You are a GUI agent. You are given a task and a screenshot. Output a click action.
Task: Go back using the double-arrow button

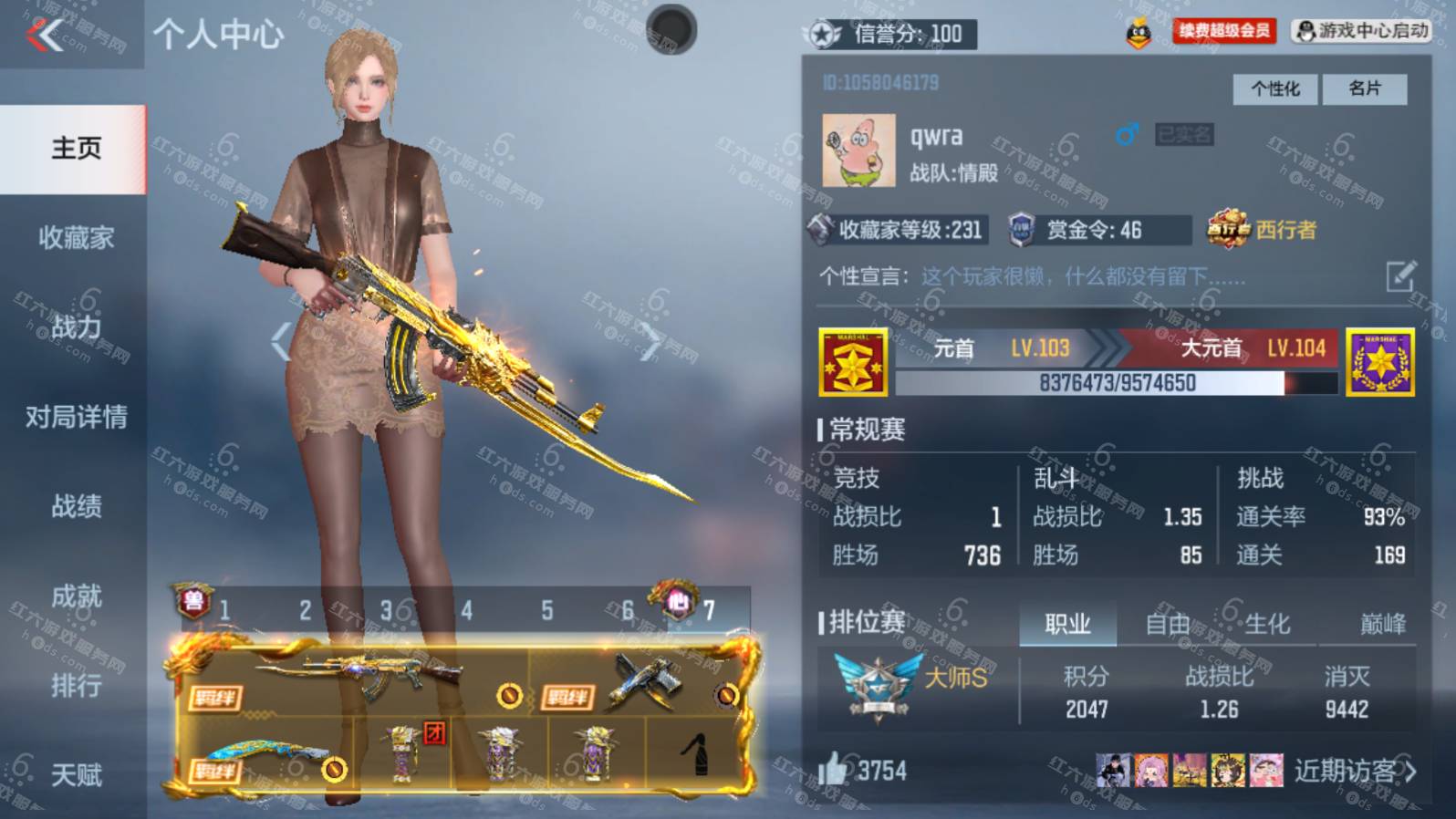point(46,36)
